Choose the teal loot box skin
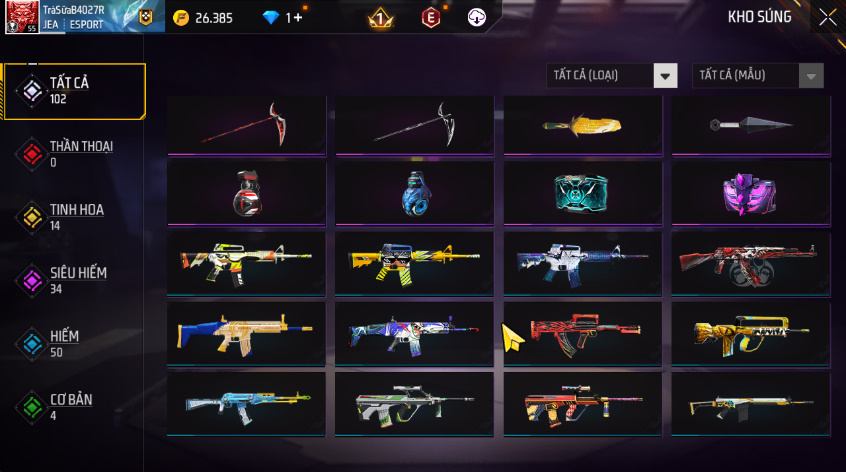 (583, 192)
